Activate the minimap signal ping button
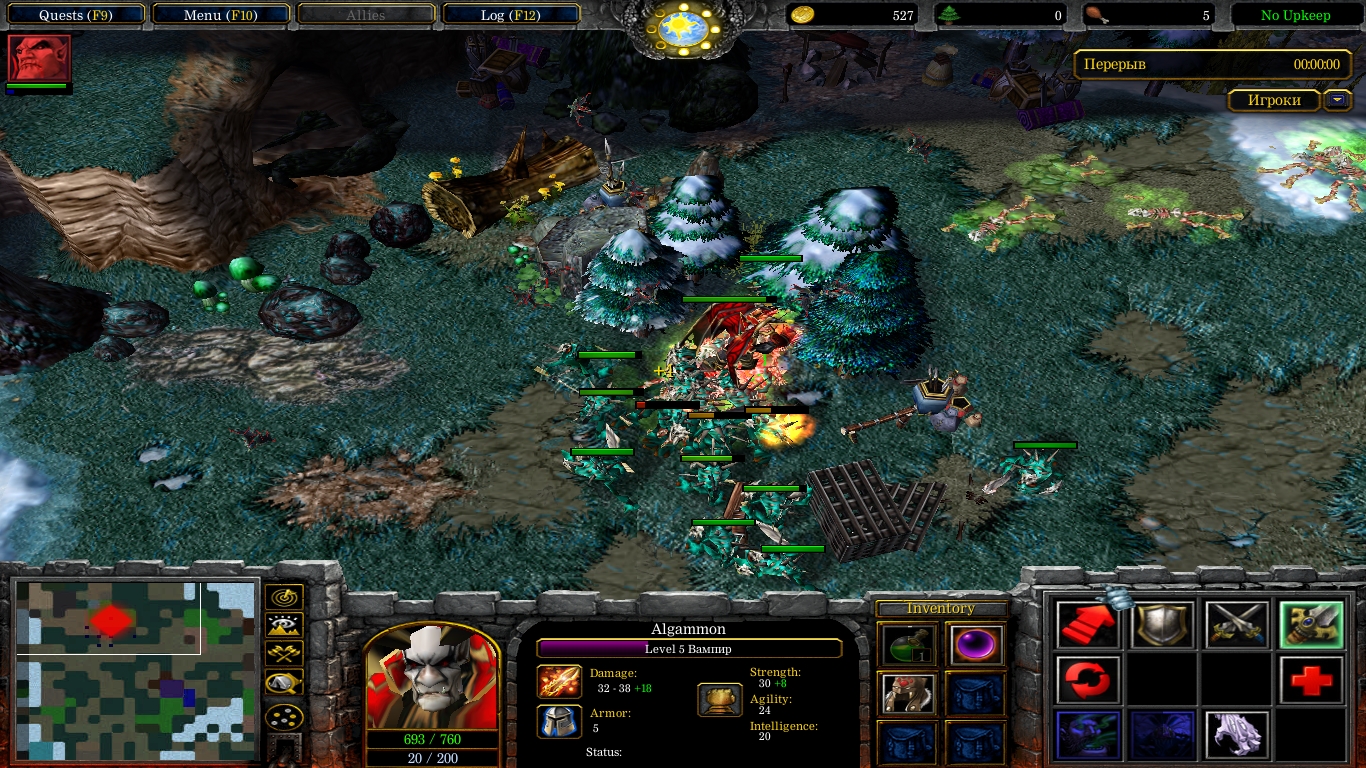This screenshot has width=1366, height=768. pos(284,598)
